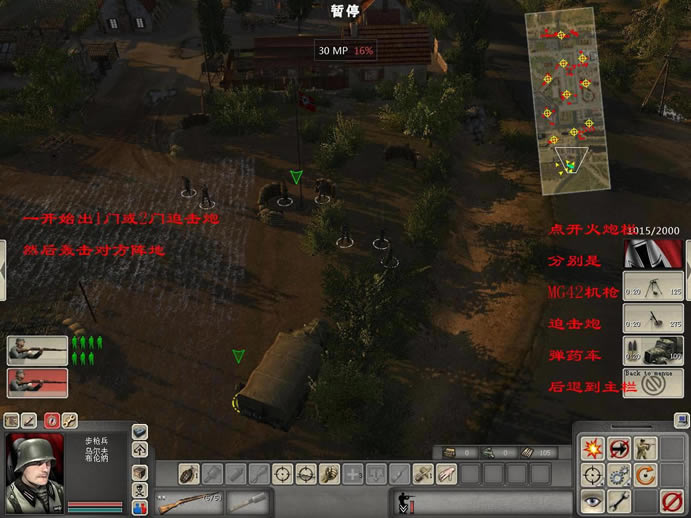The height and width of the screenshot is (518, 691).
Task: Purchase the mortar reinforcement
Action: coord(652,319)
